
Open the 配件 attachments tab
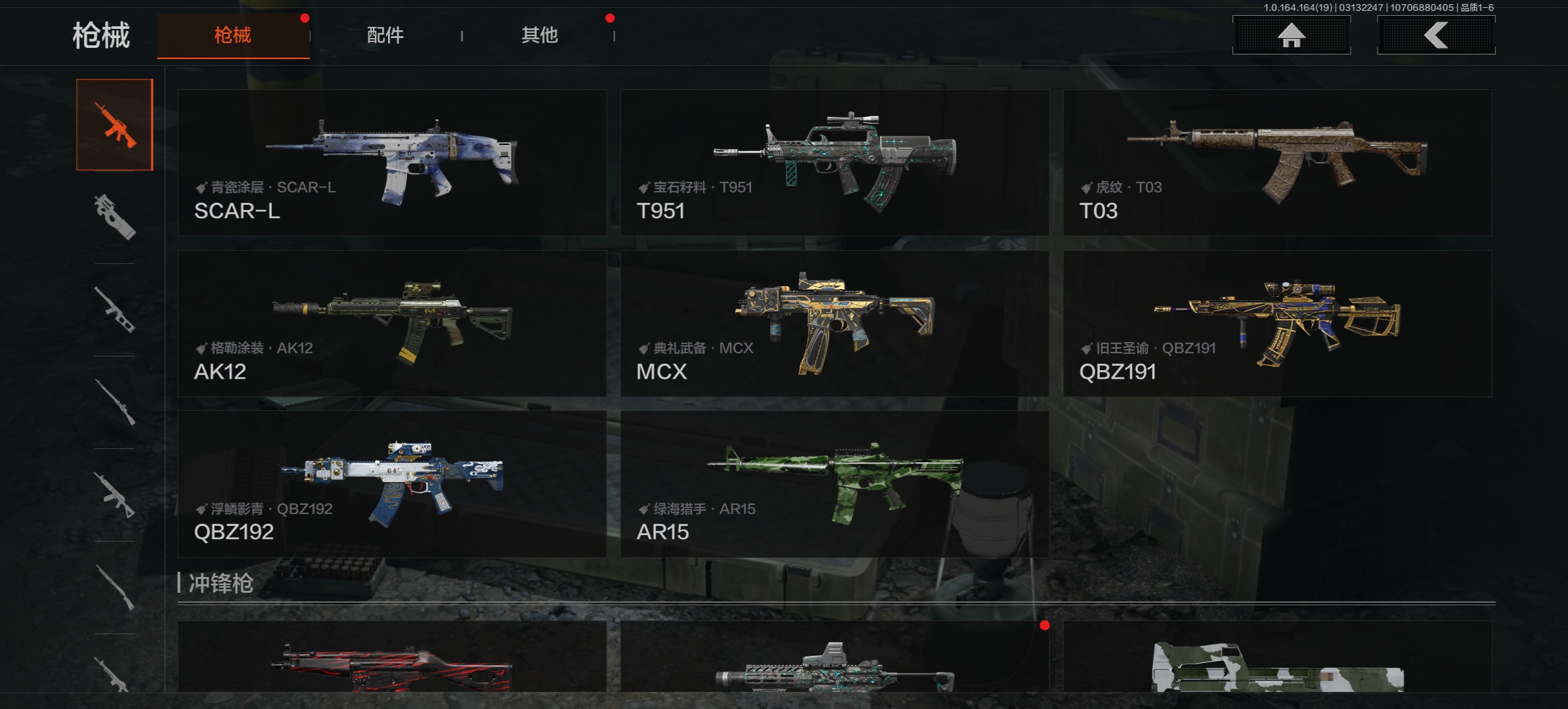click(385, 35)
